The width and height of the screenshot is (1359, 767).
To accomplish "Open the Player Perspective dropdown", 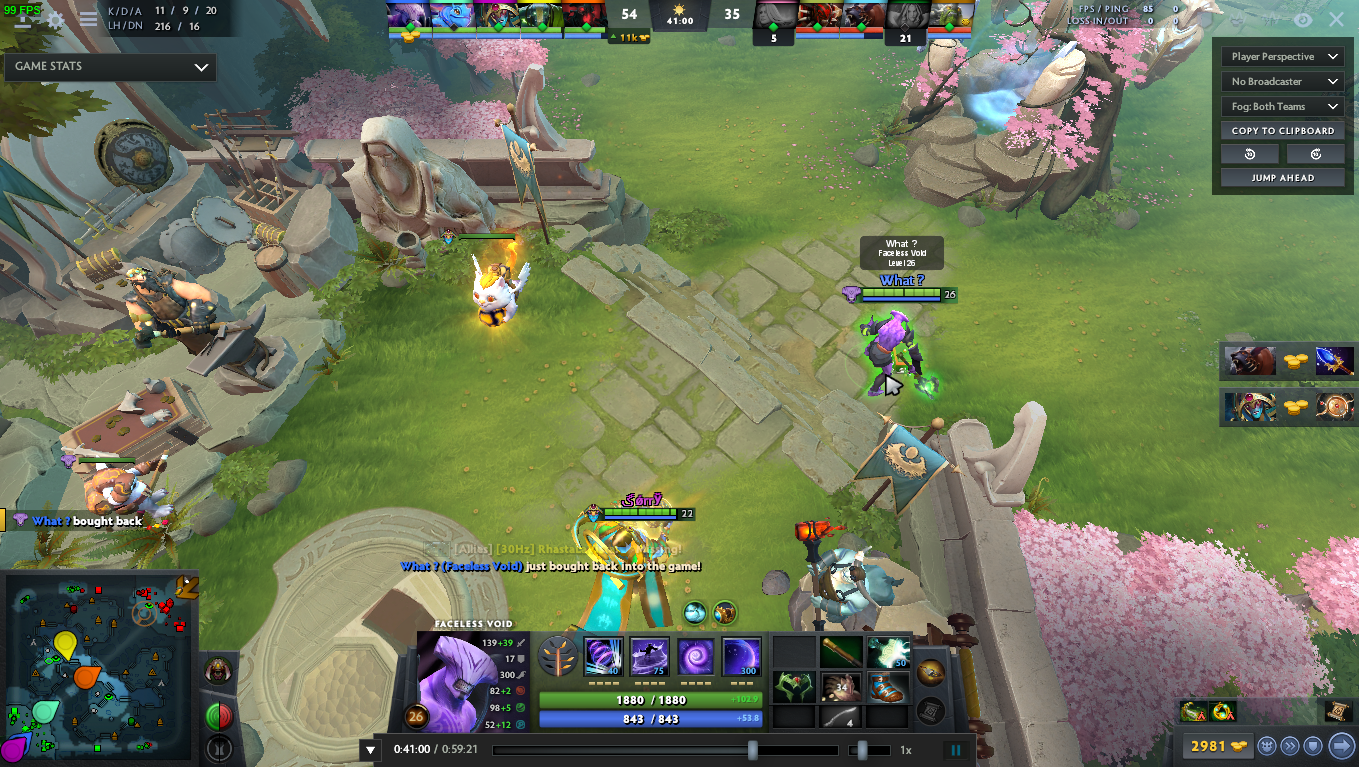I will [1282, 56].
